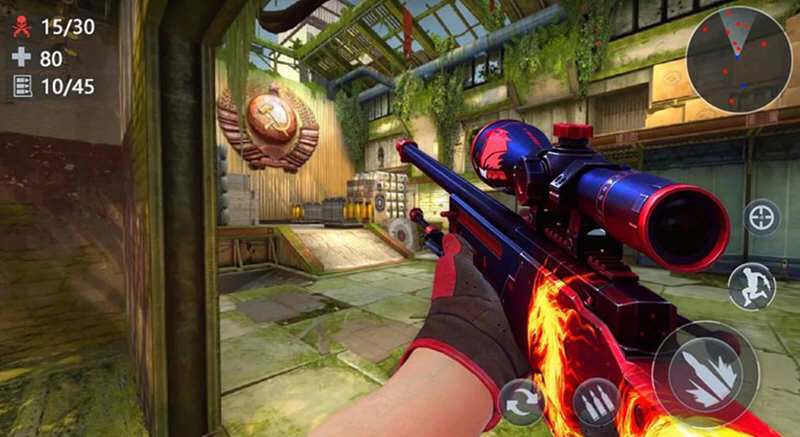The height and width of the screenshot is (437, 800).
Task: Activate the scope aim crosshair button
Action: tap(762, 217)
